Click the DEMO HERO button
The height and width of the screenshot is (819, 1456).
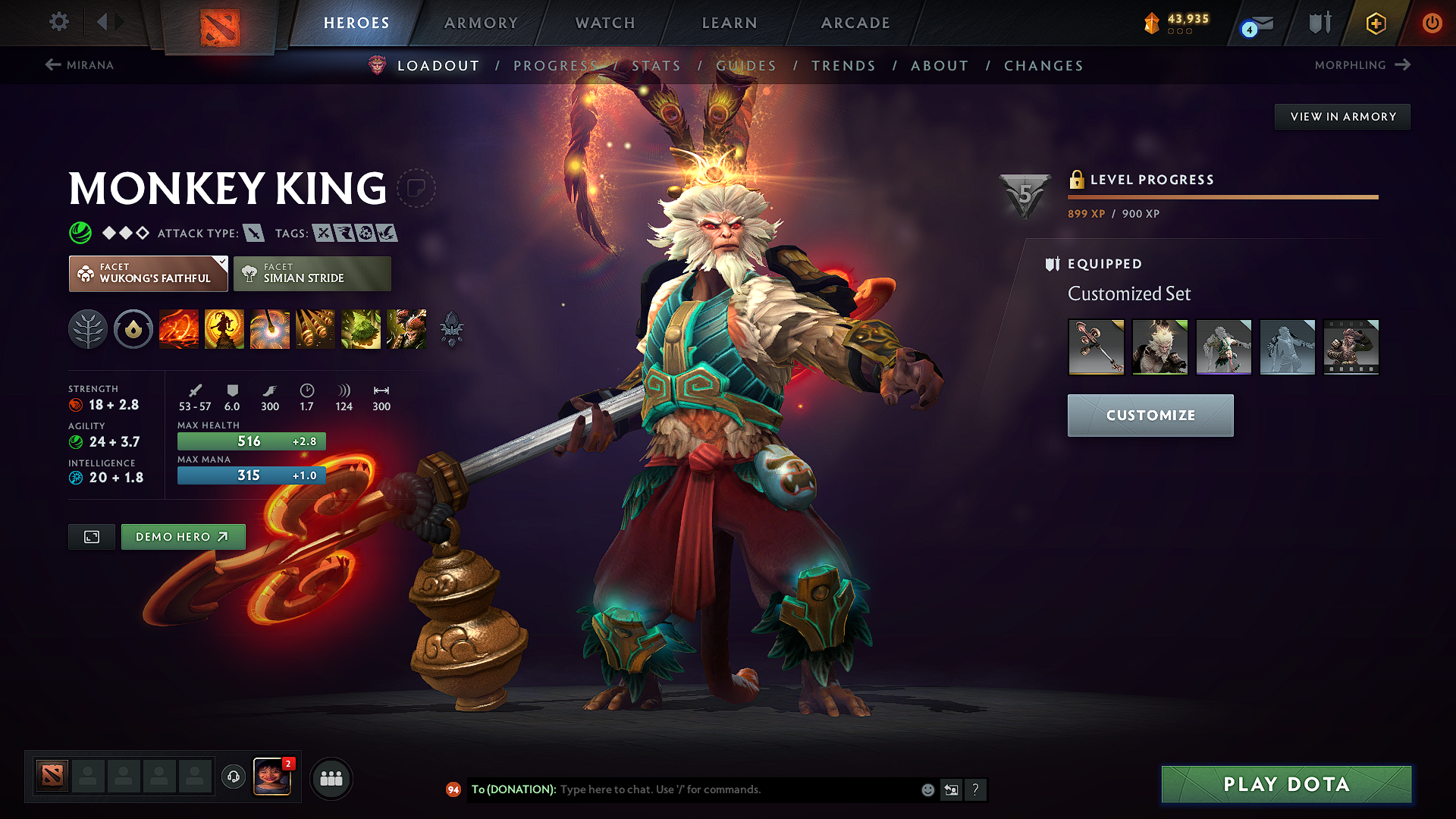pyautogui.click(x=183, y=536)
